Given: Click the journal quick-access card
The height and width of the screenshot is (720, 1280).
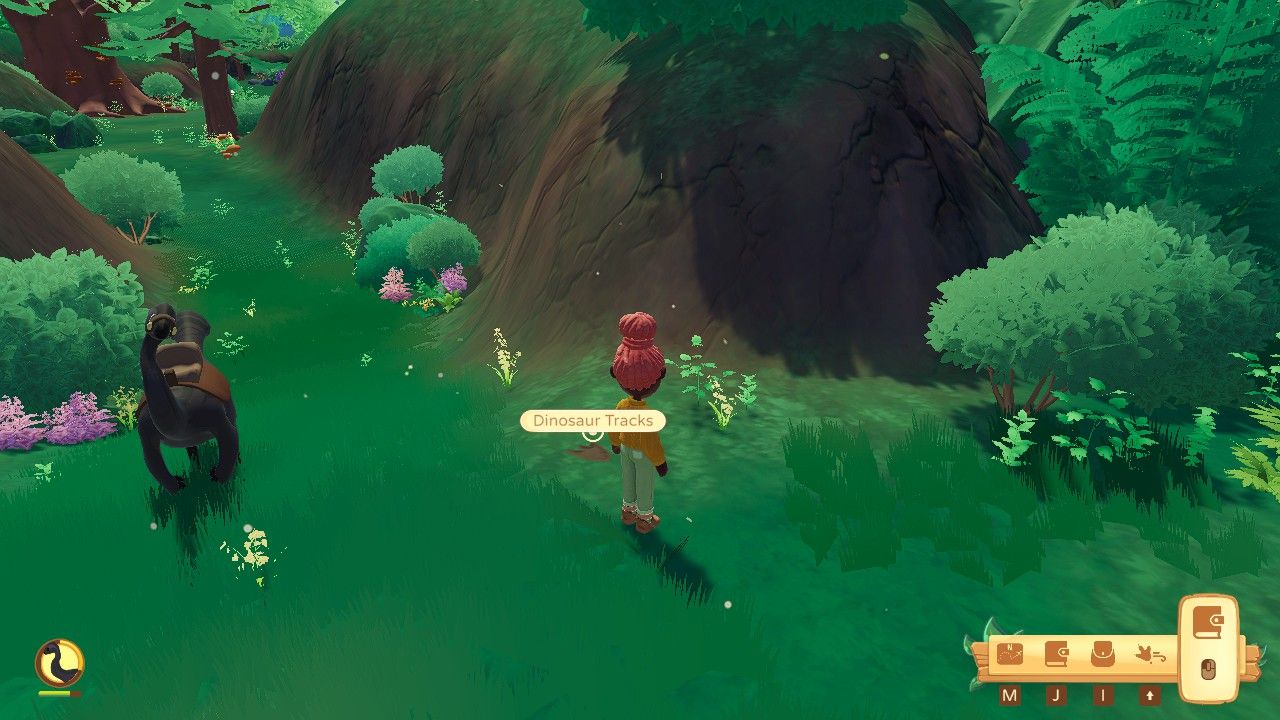Looking at the screenshot, I should [x=1207, y=645].
